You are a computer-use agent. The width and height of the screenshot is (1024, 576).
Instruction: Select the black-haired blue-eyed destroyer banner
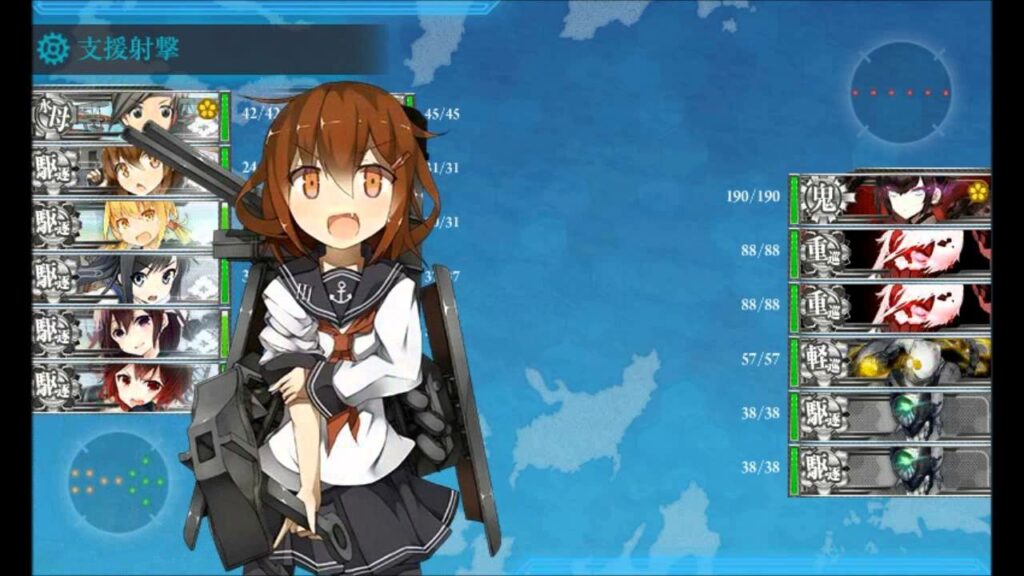coord(126,279)
